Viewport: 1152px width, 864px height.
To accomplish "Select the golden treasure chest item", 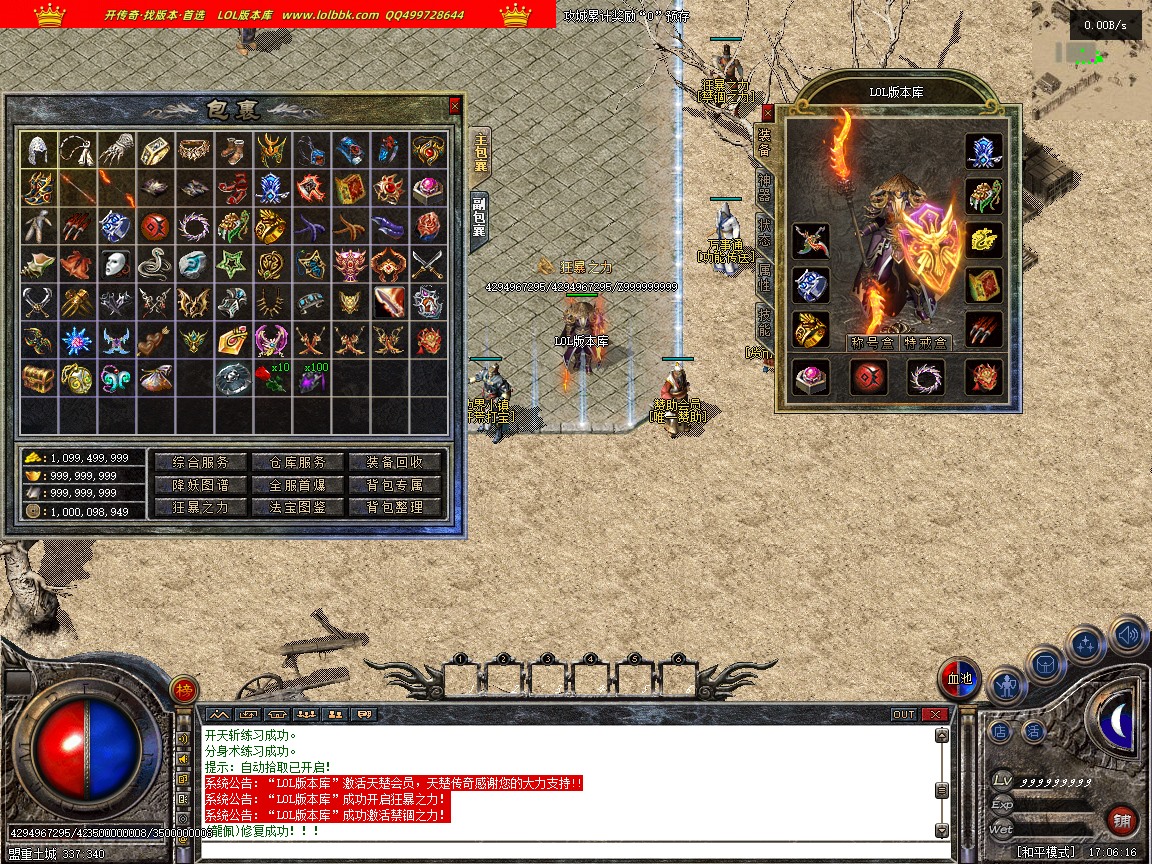I will [x=39, y=379].
